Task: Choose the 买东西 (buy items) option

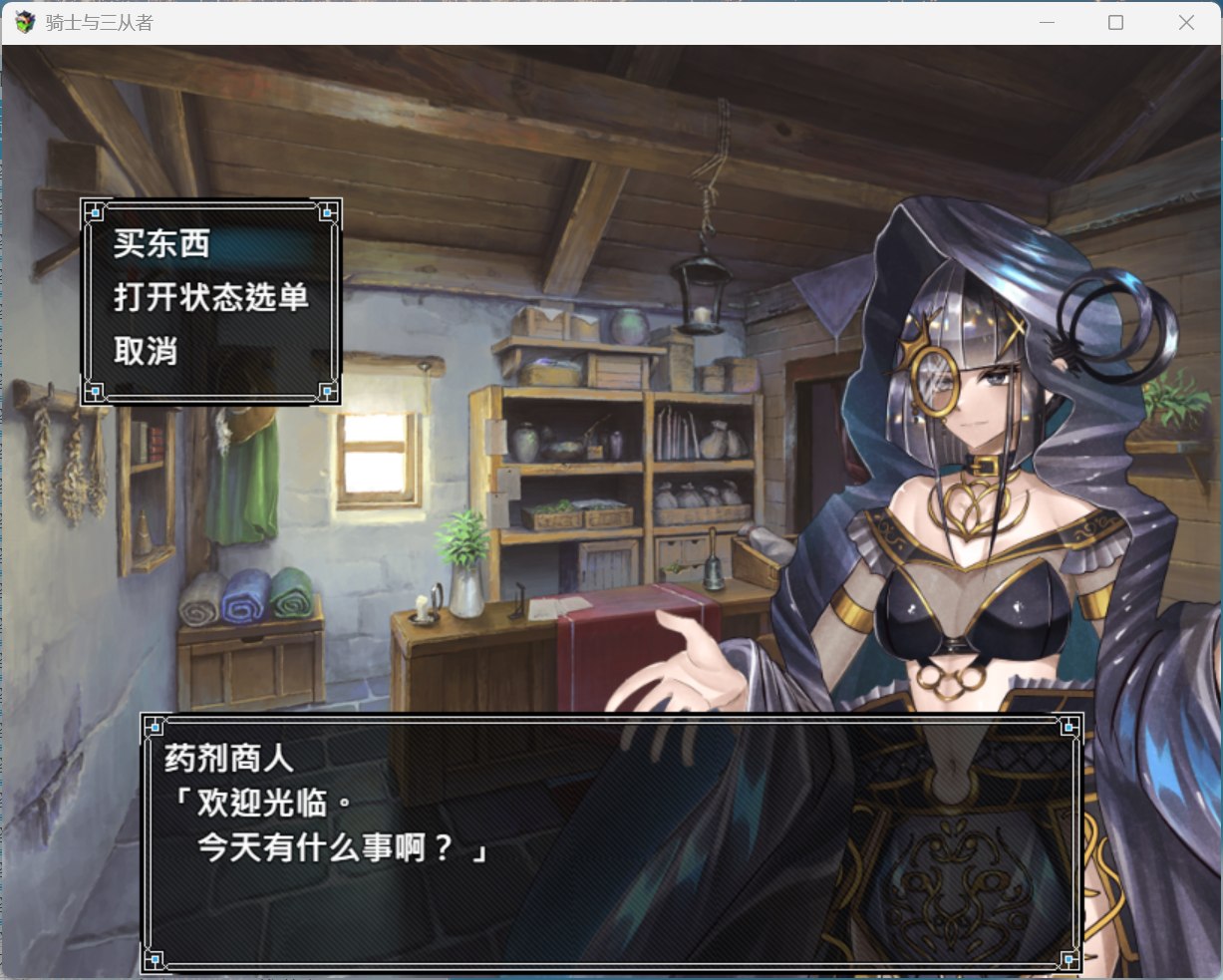Action: (161, 244)
